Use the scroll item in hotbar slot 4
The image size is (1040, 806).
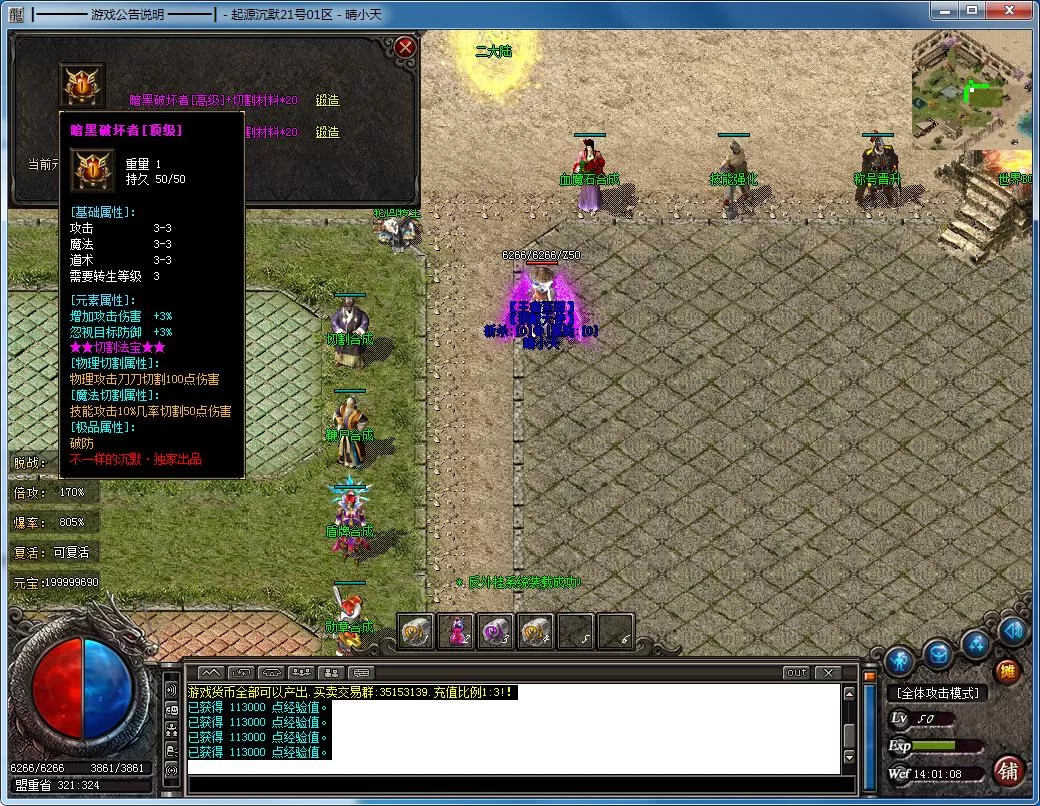pyautogui.click(x=536, y=631)
